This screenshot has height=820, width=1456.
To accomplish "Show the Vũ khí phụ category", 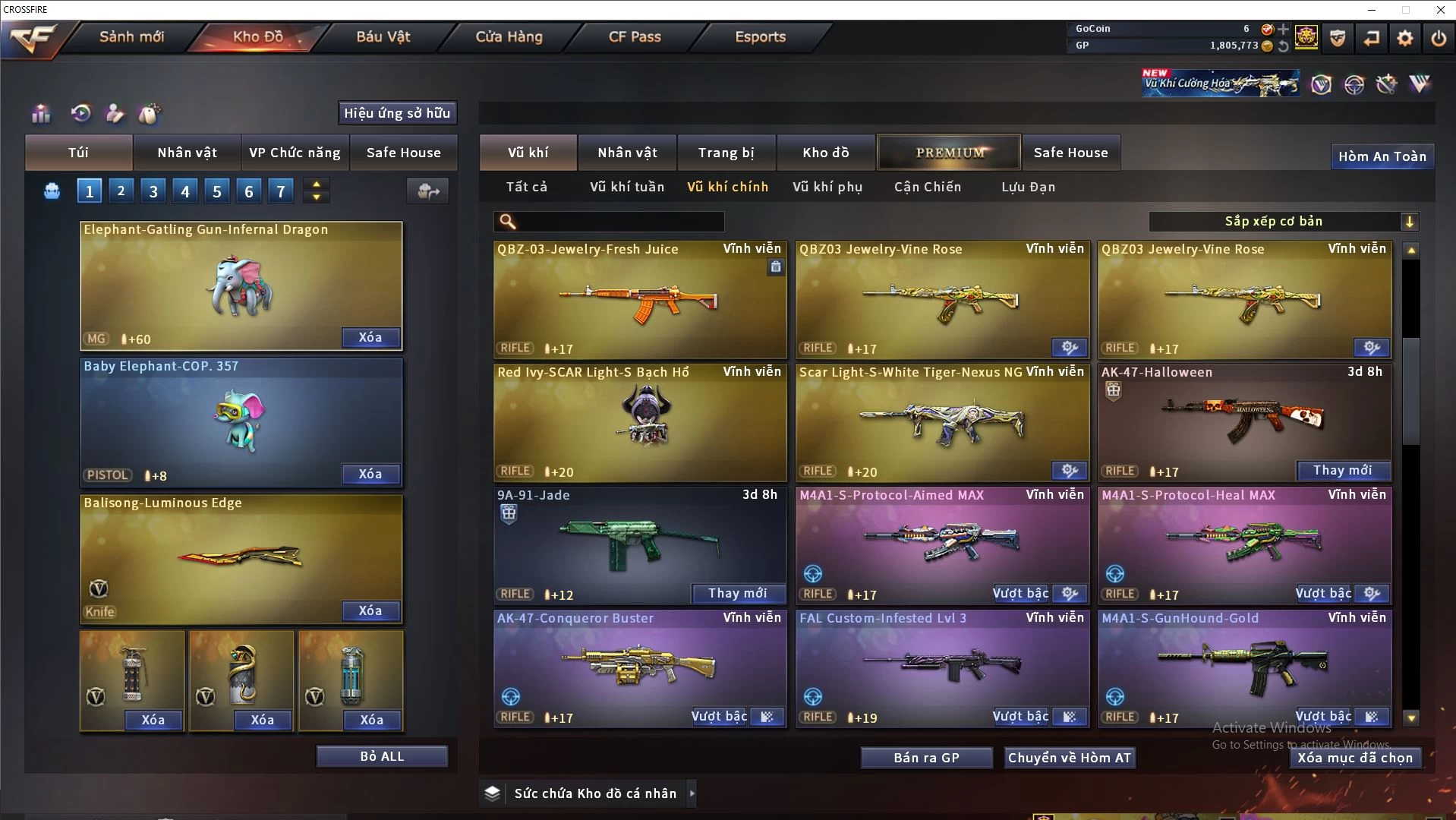I will tap(827, 187).
